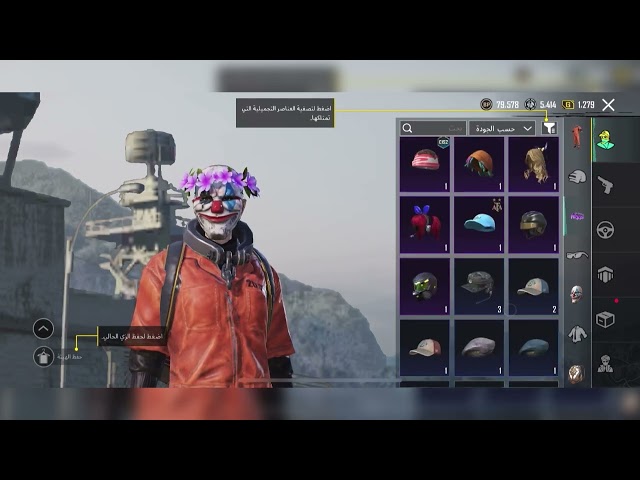Select the camo military cap item
This screenshot has height=480, width=640.
click(479, 285)
